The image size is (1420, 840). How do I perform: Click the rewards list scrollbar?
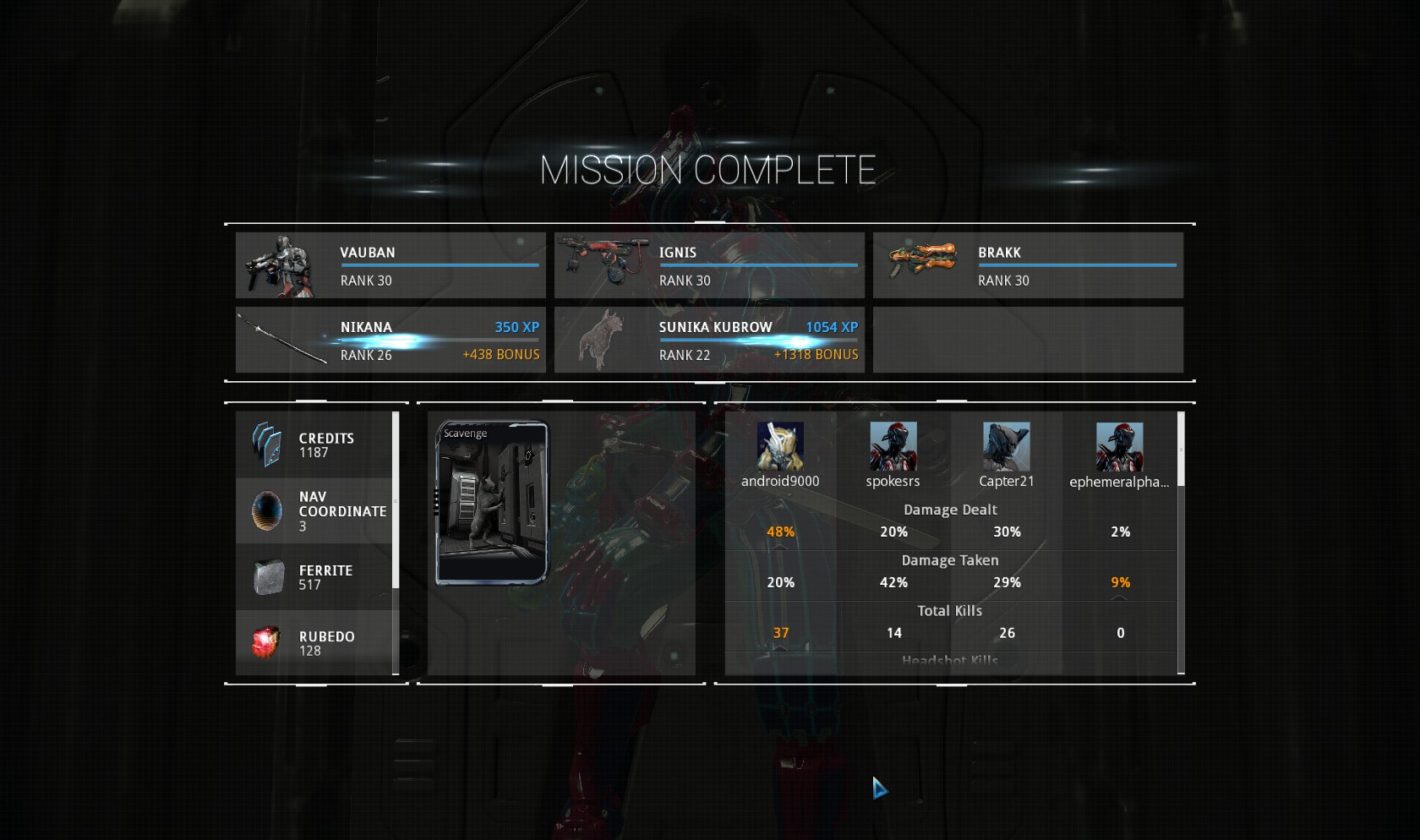(396, 499)
